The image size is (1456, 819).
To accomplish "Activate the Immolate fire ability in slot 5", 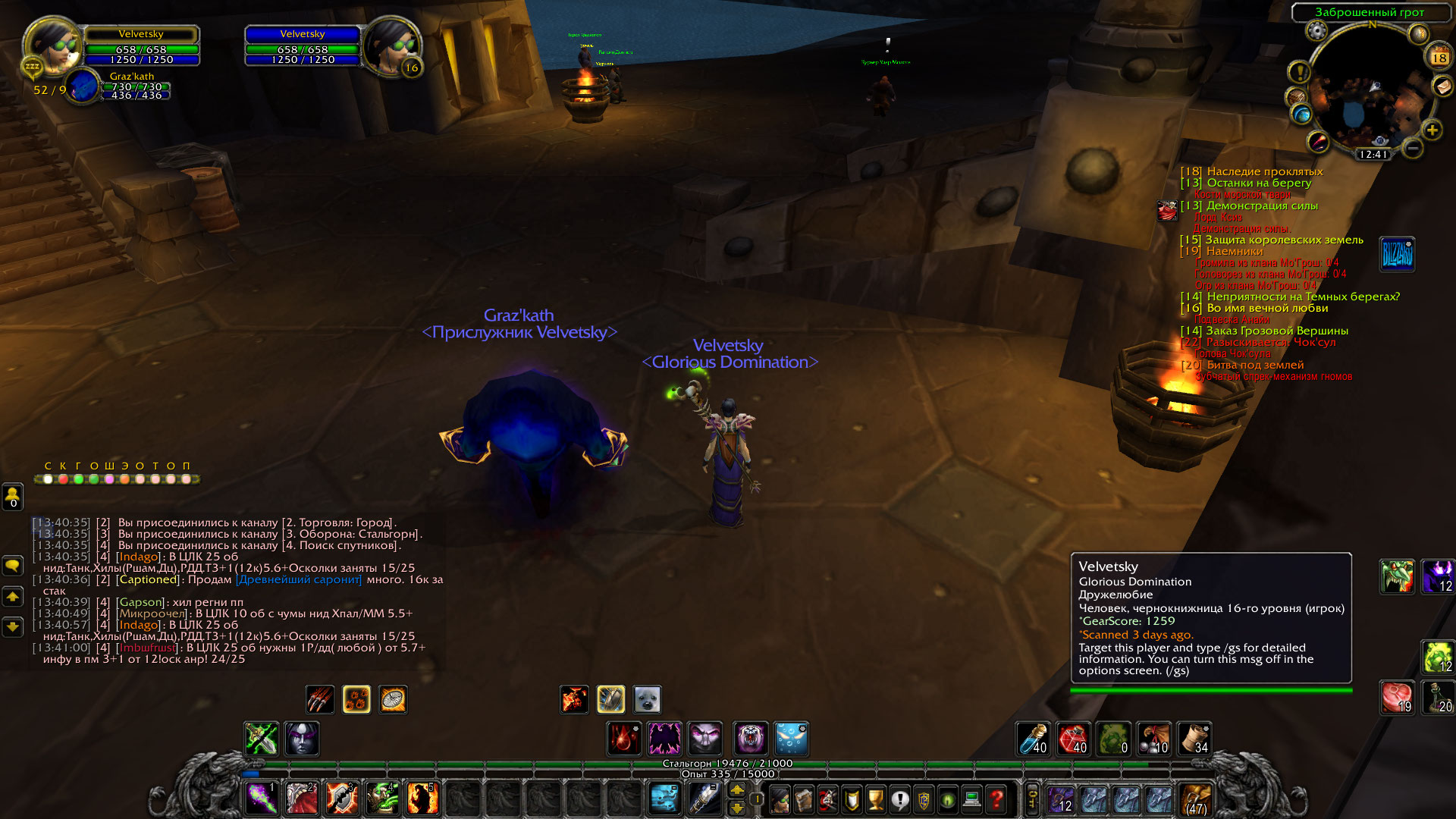I will tap(422, 799).
